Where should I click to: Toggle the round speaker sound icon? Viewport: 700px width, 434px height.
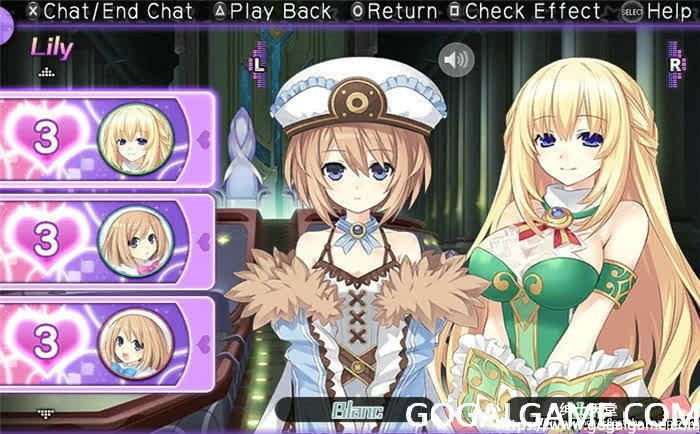459,60
